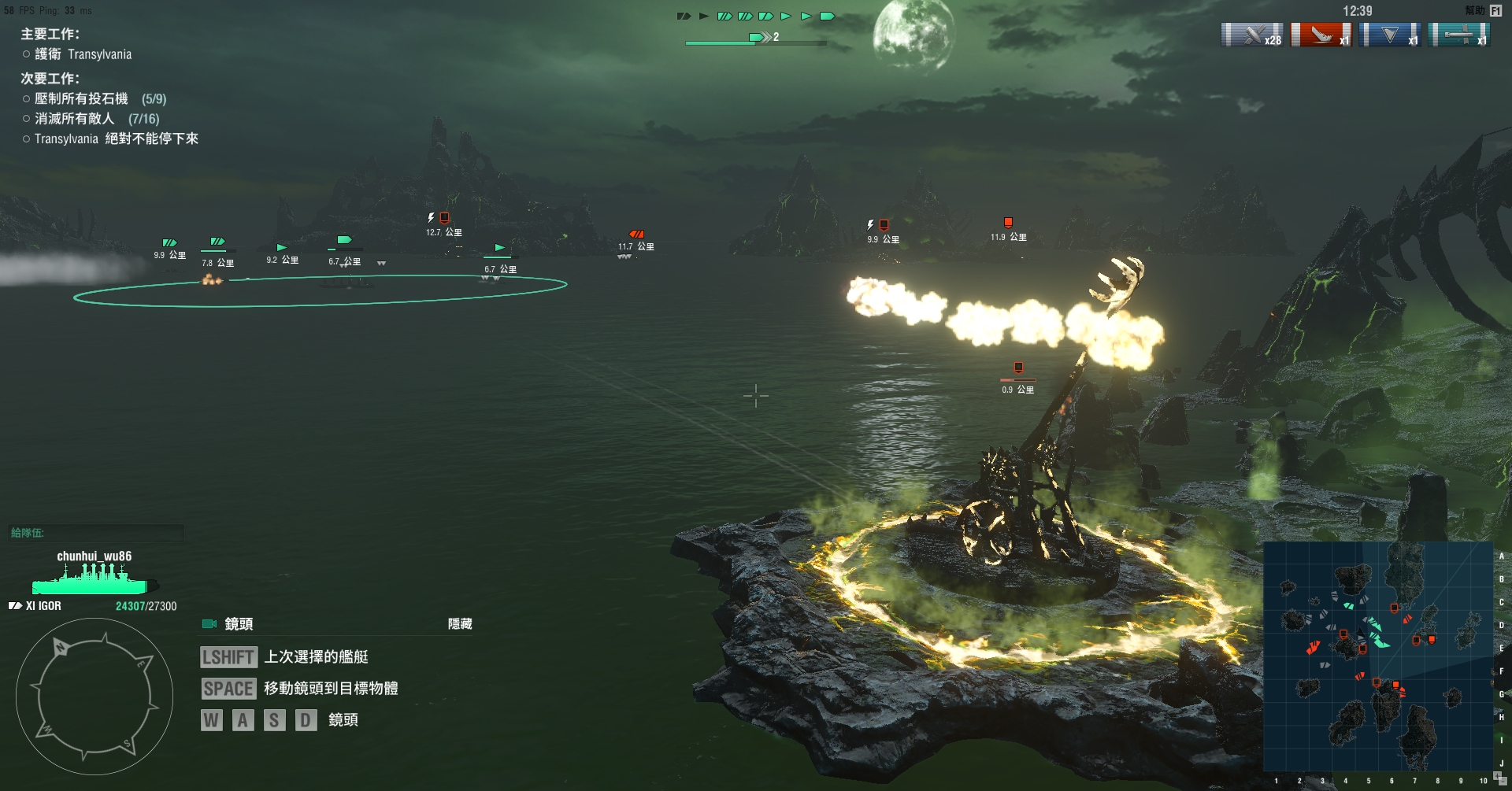Select the destroy all enemies objective (7/16)
Viewport: 1512px width, 791px height.
pos(96,119)
